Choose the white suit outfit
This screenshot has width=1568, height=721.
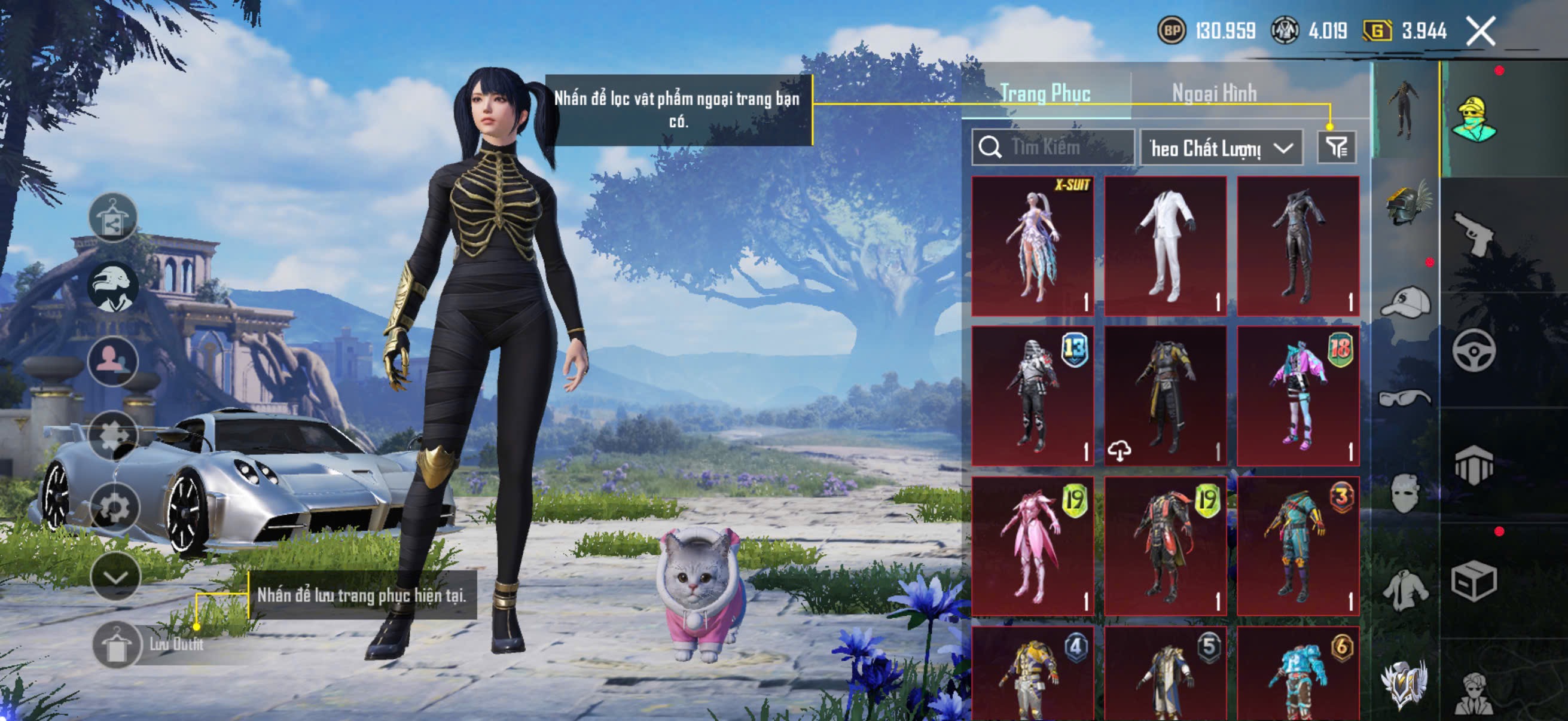(1165, 246)
